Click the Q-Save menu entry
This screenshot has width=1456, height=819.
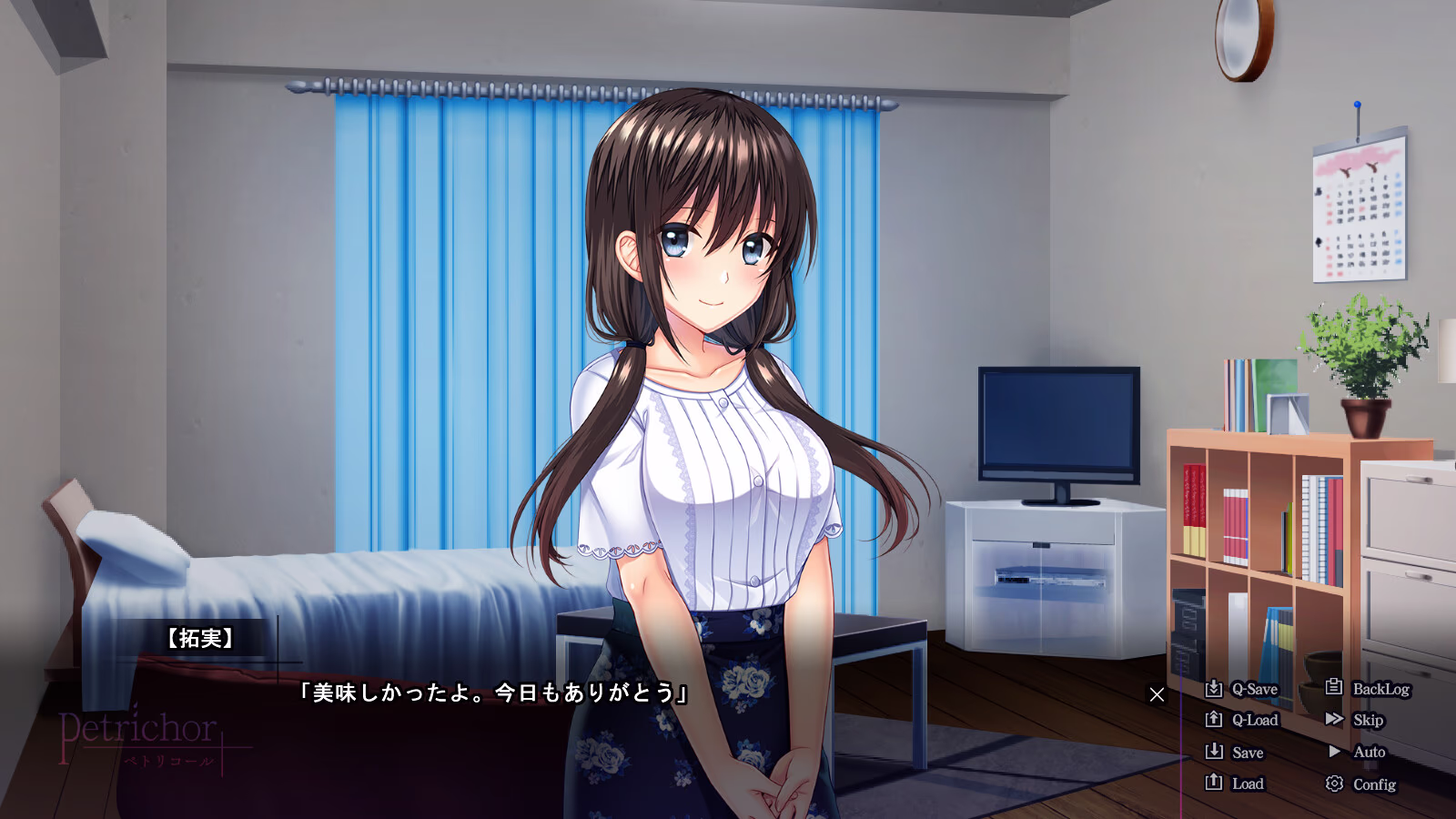[1254, 689]
